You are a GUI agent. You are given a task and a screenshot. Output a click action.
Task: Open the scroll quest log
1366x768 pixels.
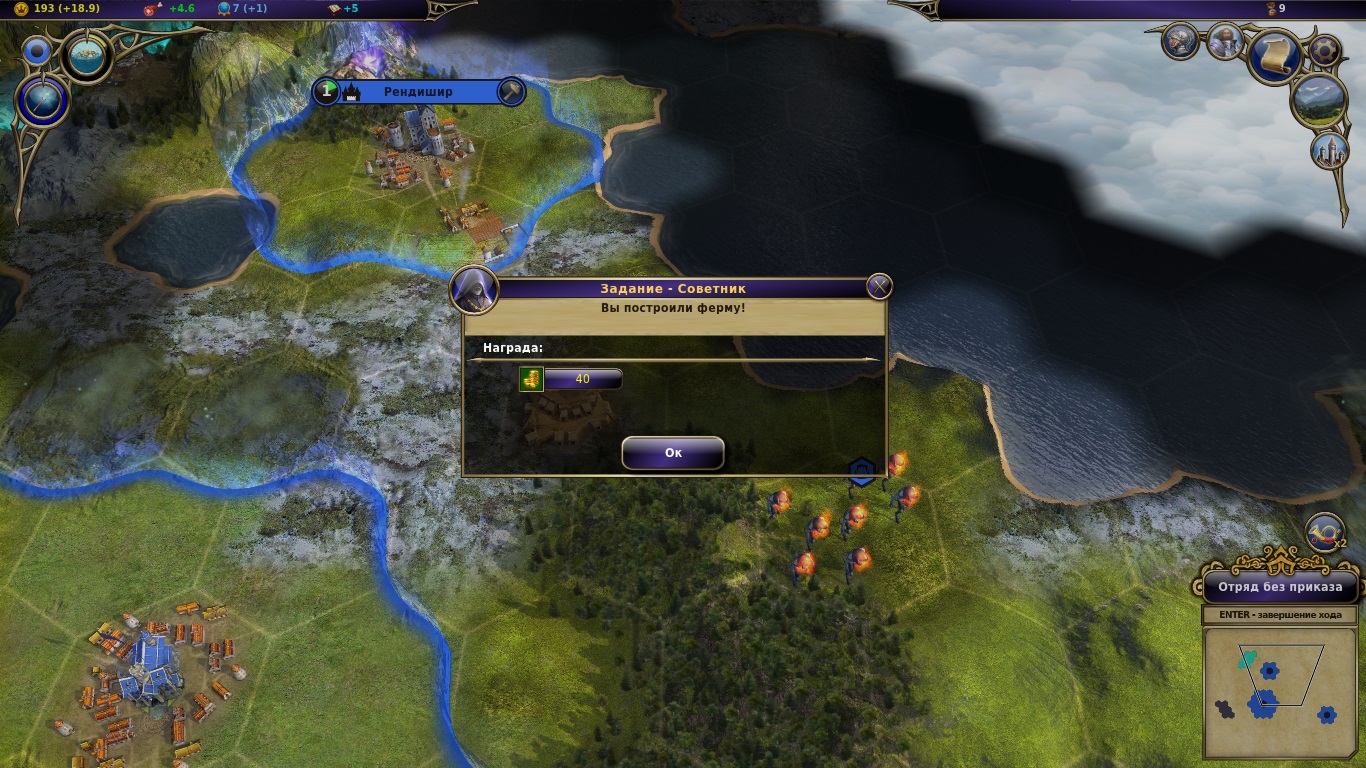[x=1275, y=55]
